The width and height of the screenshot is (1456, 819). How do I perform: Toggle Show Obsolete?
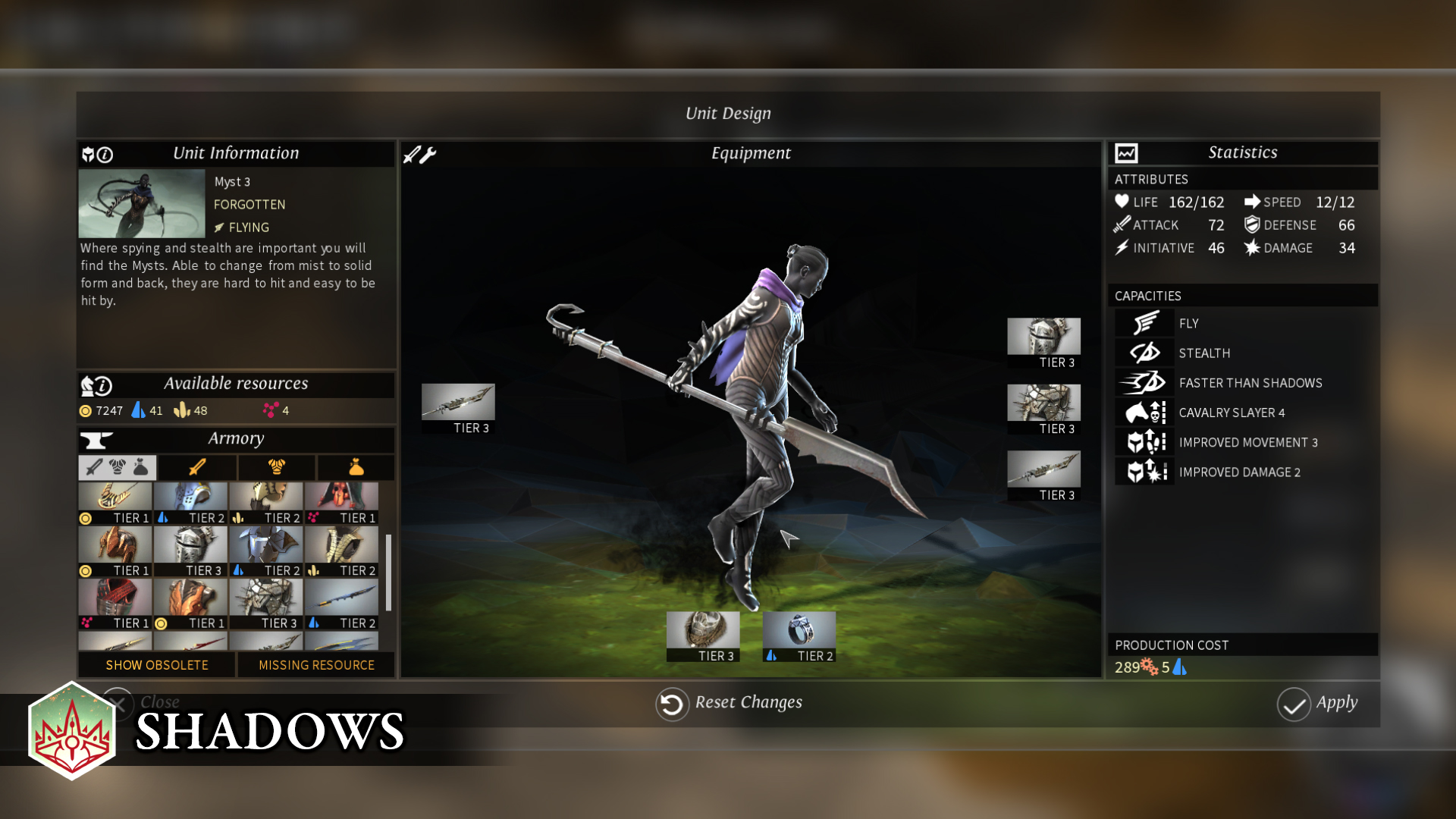(x=156, y=665)
